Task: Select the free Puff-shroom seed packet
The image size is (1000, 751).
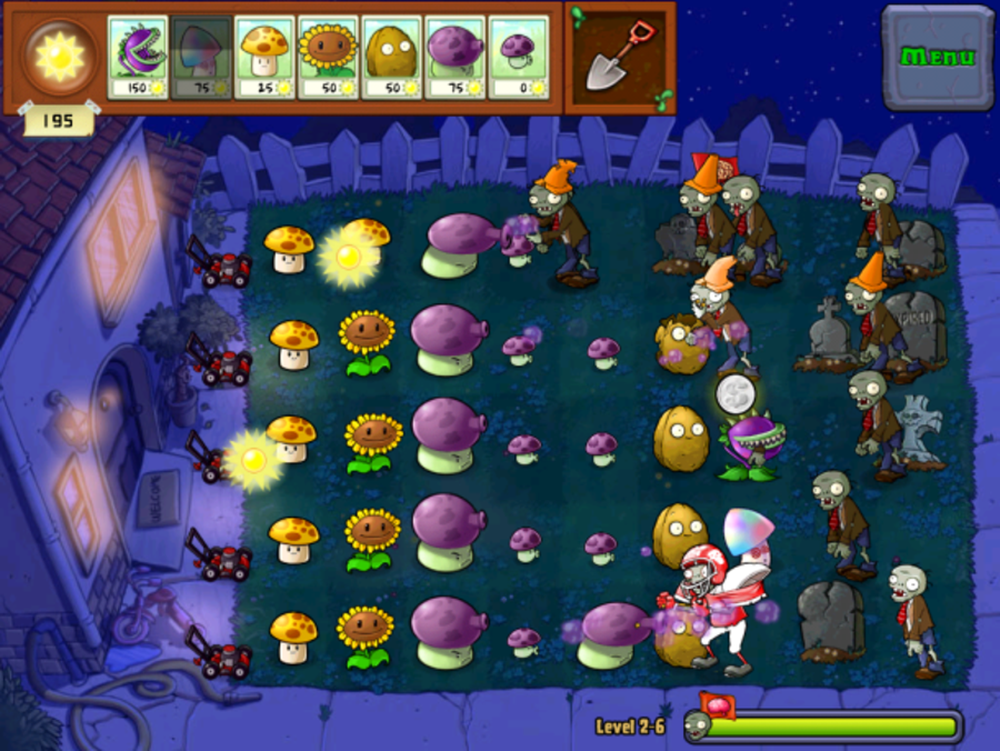Action: click(518, 57)
